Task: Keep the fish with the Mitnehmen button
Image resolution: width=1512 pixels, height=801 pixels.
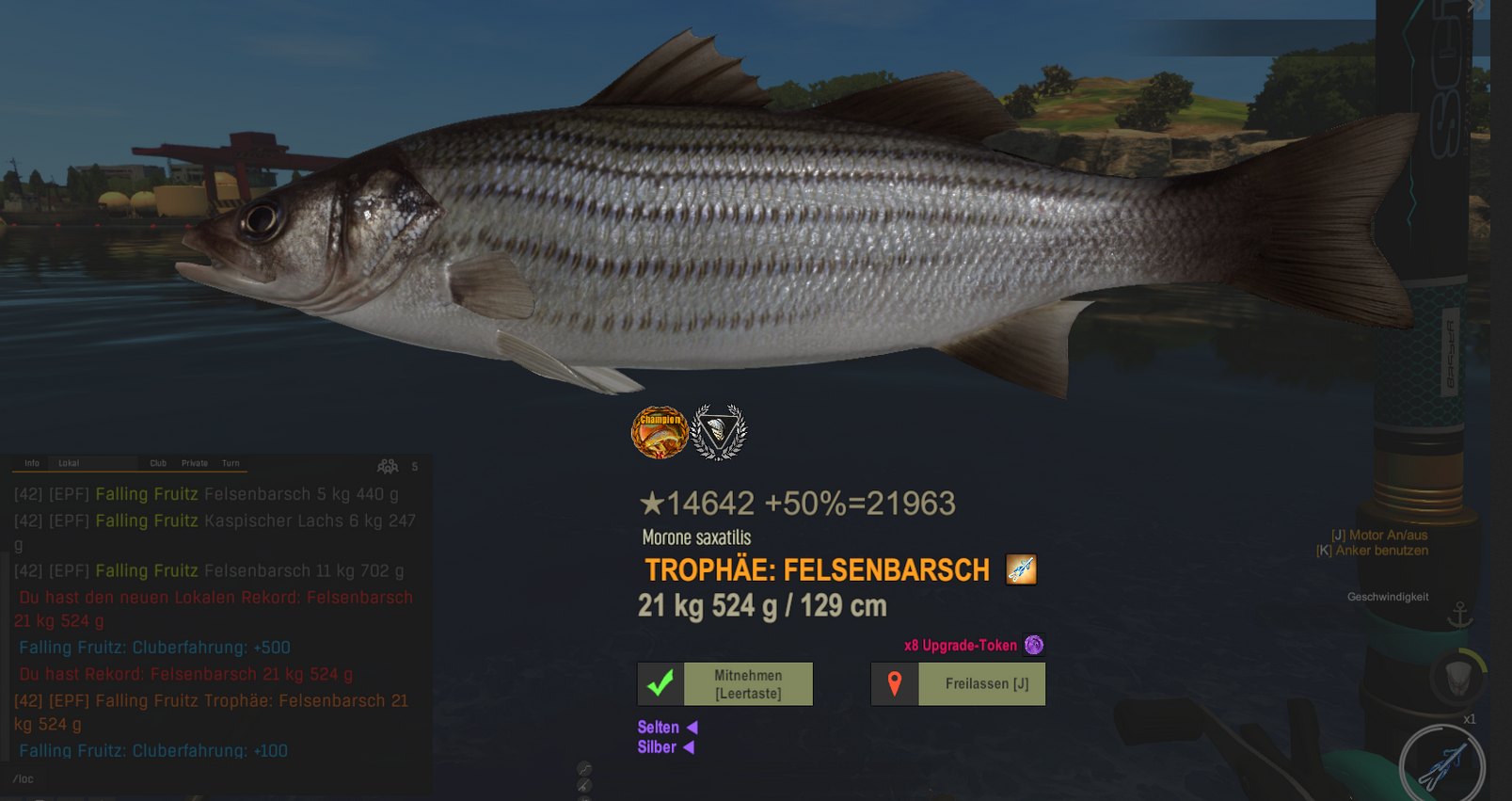Action: point(725,684)
